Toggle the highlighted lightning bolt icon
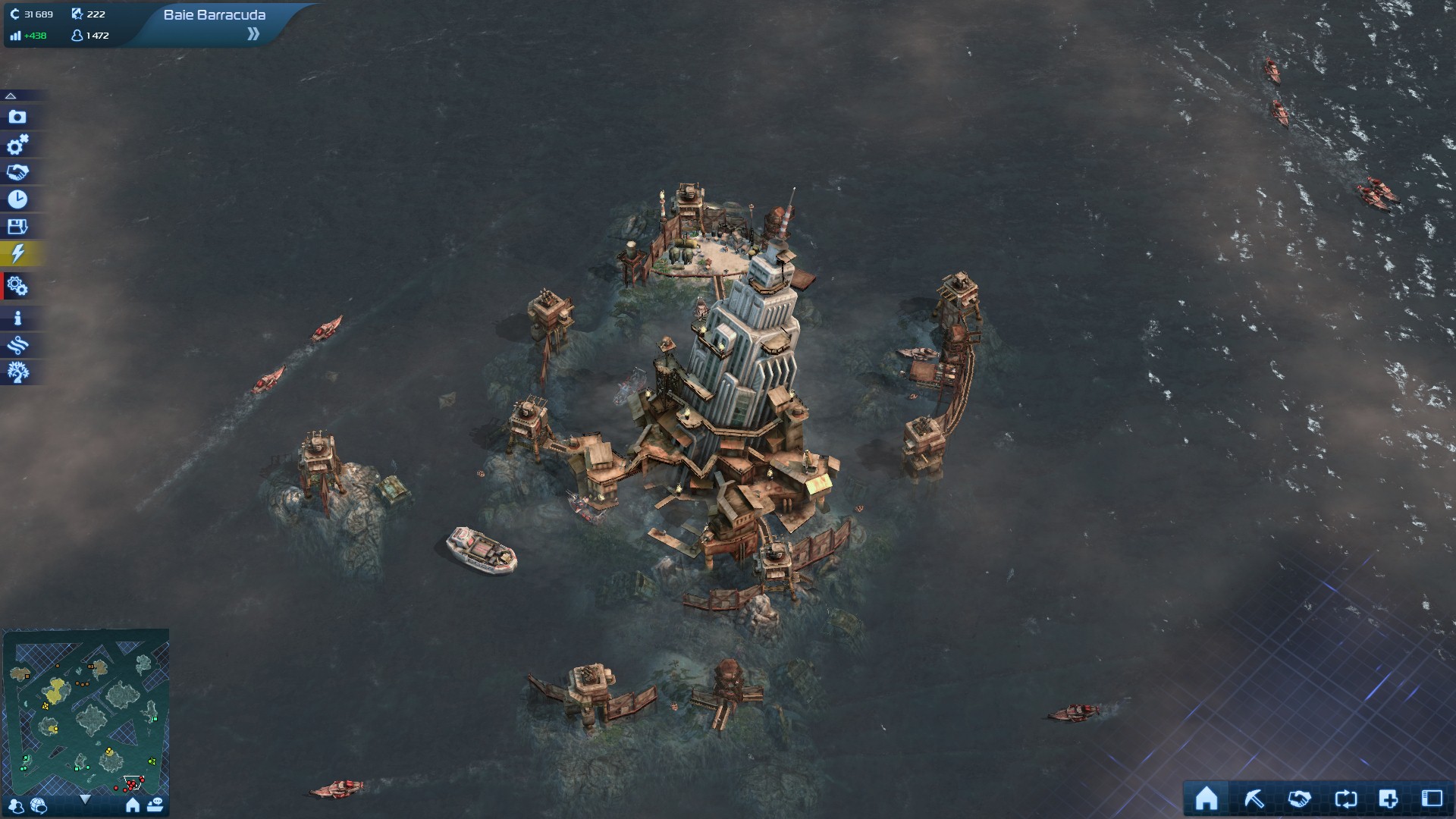Viewport: 1456px width, 819px height. click(17, 253)
